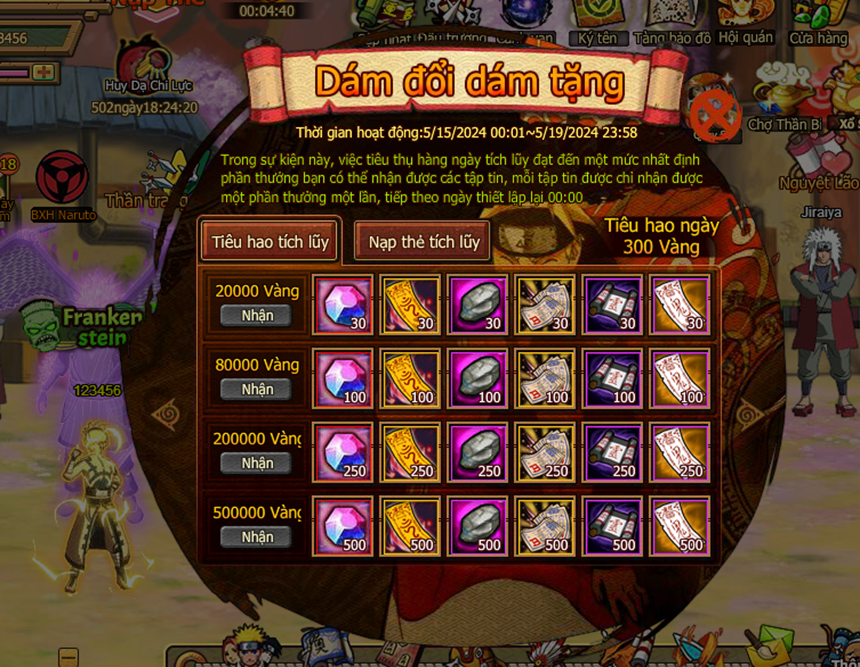Close the Dám đổi dám tặng event window
Image resolution: width=860 pixels, height=667 pixels.
tap(716, 113)
